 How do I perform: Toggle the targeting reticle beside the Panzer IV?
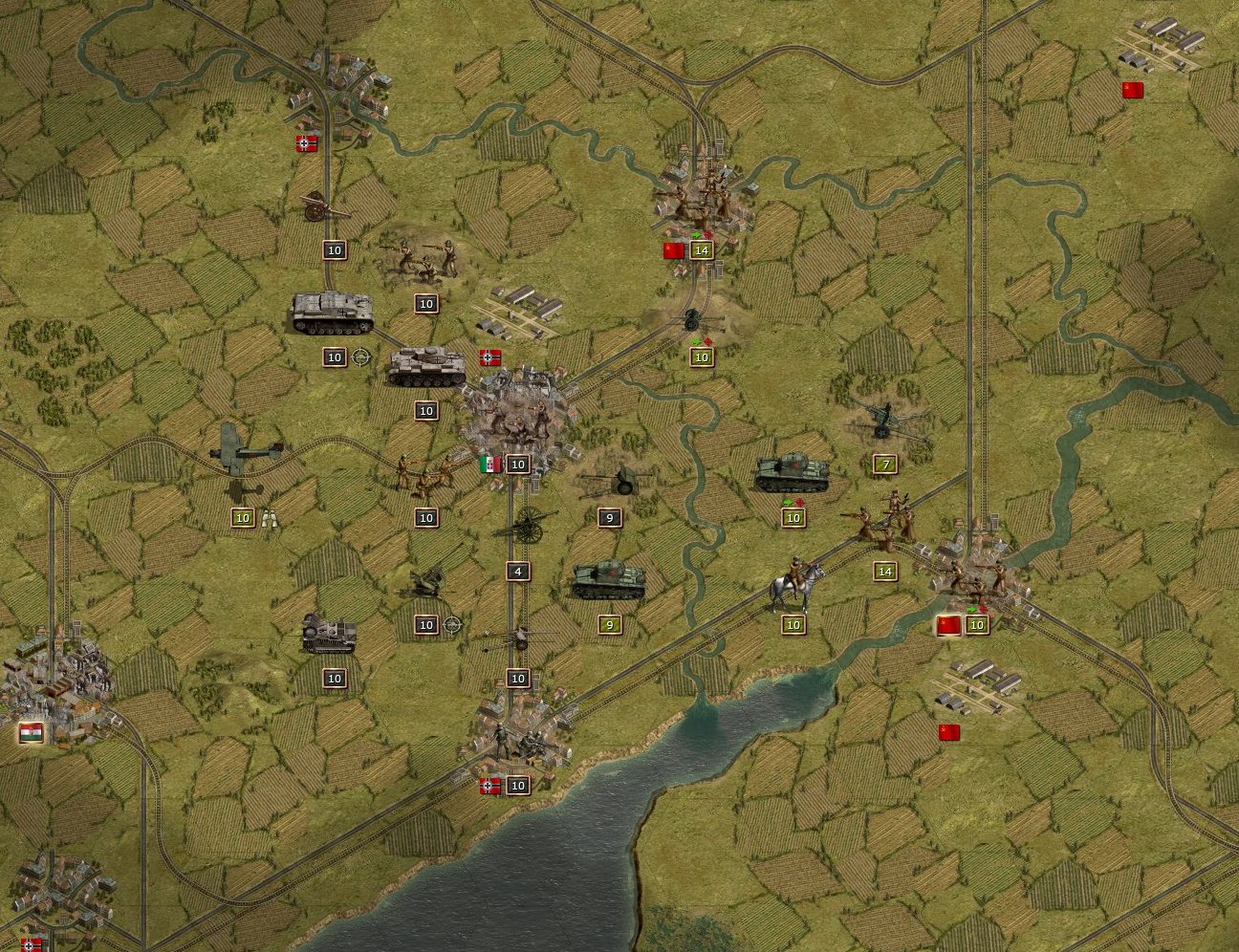[x=362, y=357]
